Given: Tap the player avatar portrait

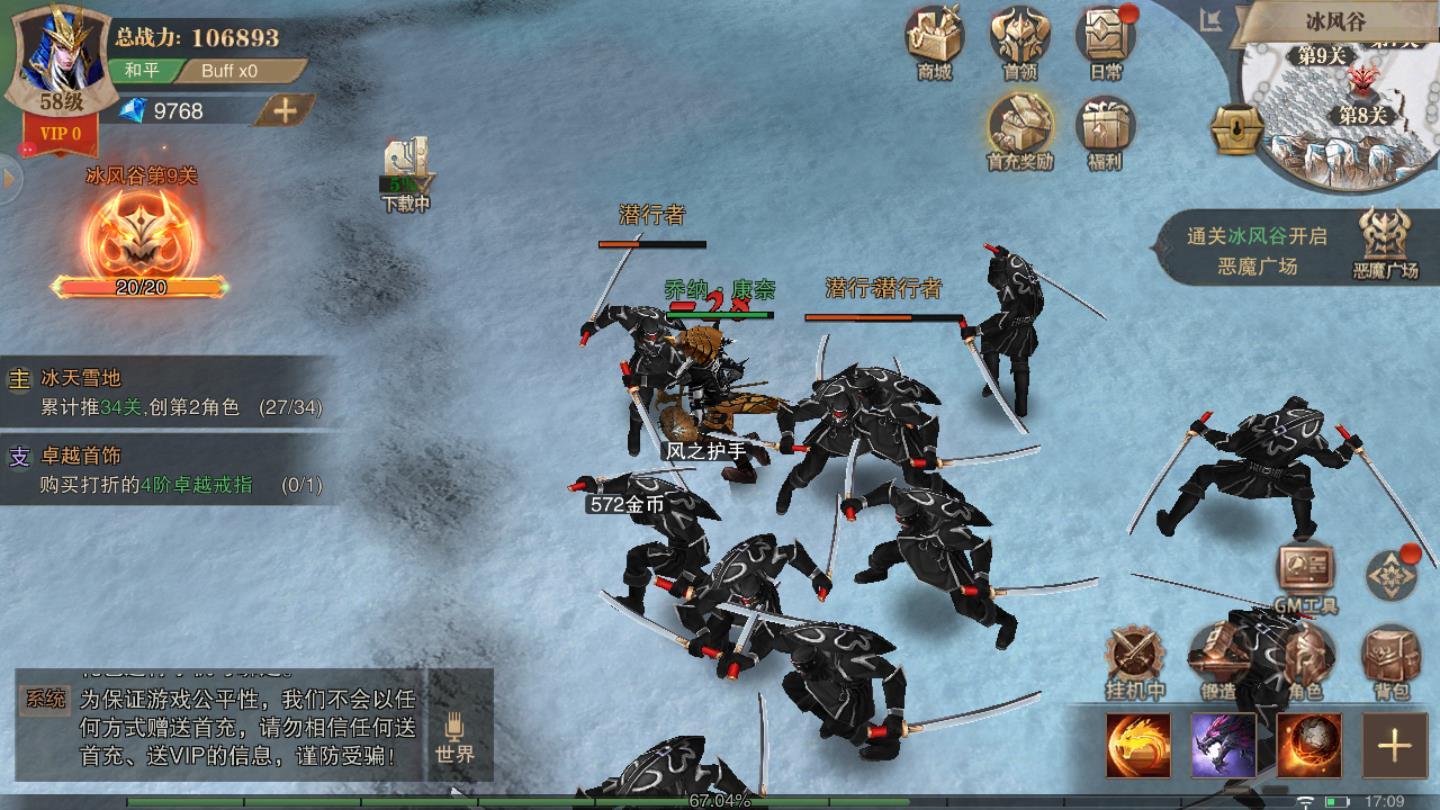Looking at the screenshot, I should 62,50.
